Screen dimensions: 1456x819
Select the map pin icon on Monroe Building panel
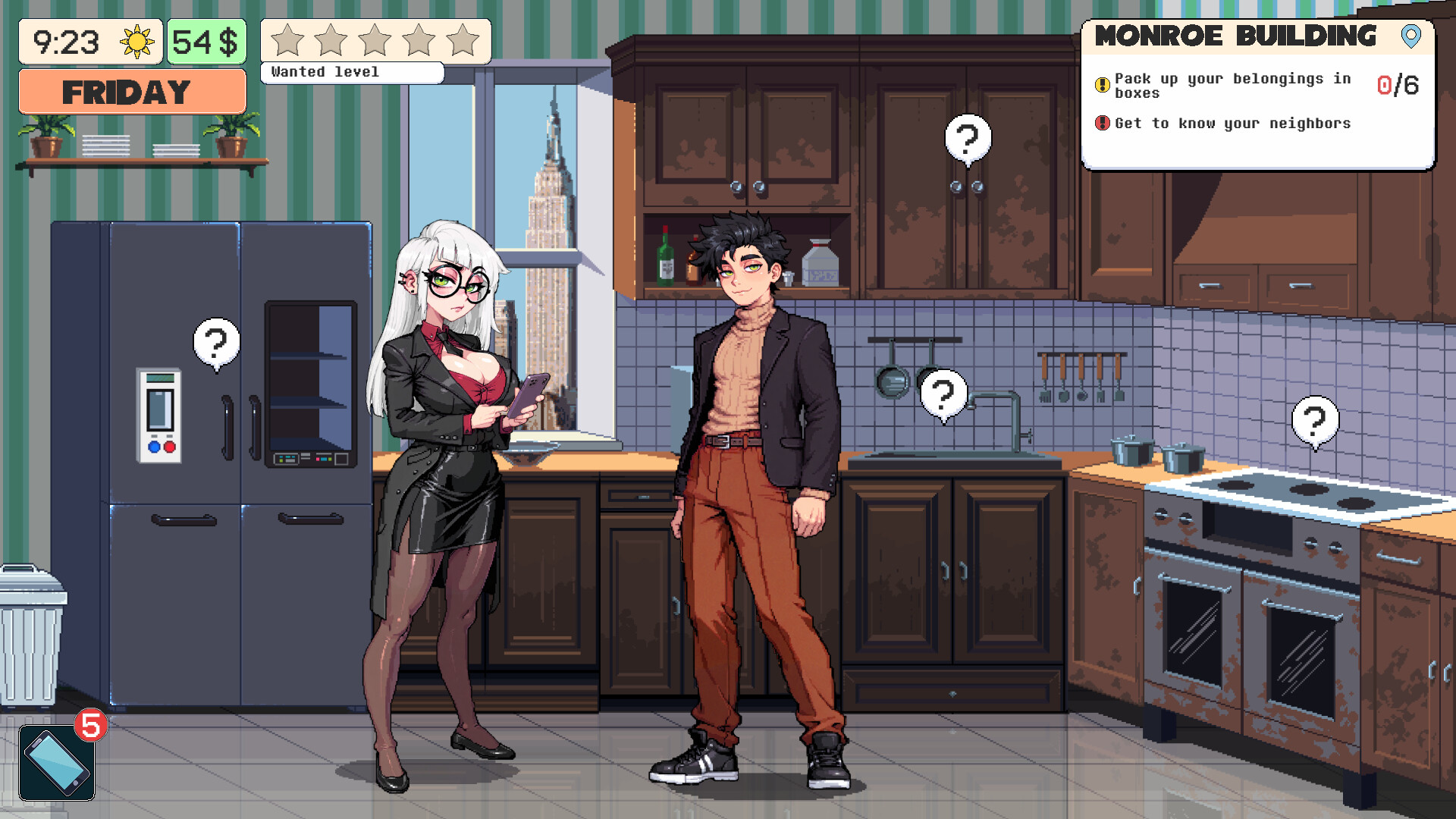(x=1410, y=36)
